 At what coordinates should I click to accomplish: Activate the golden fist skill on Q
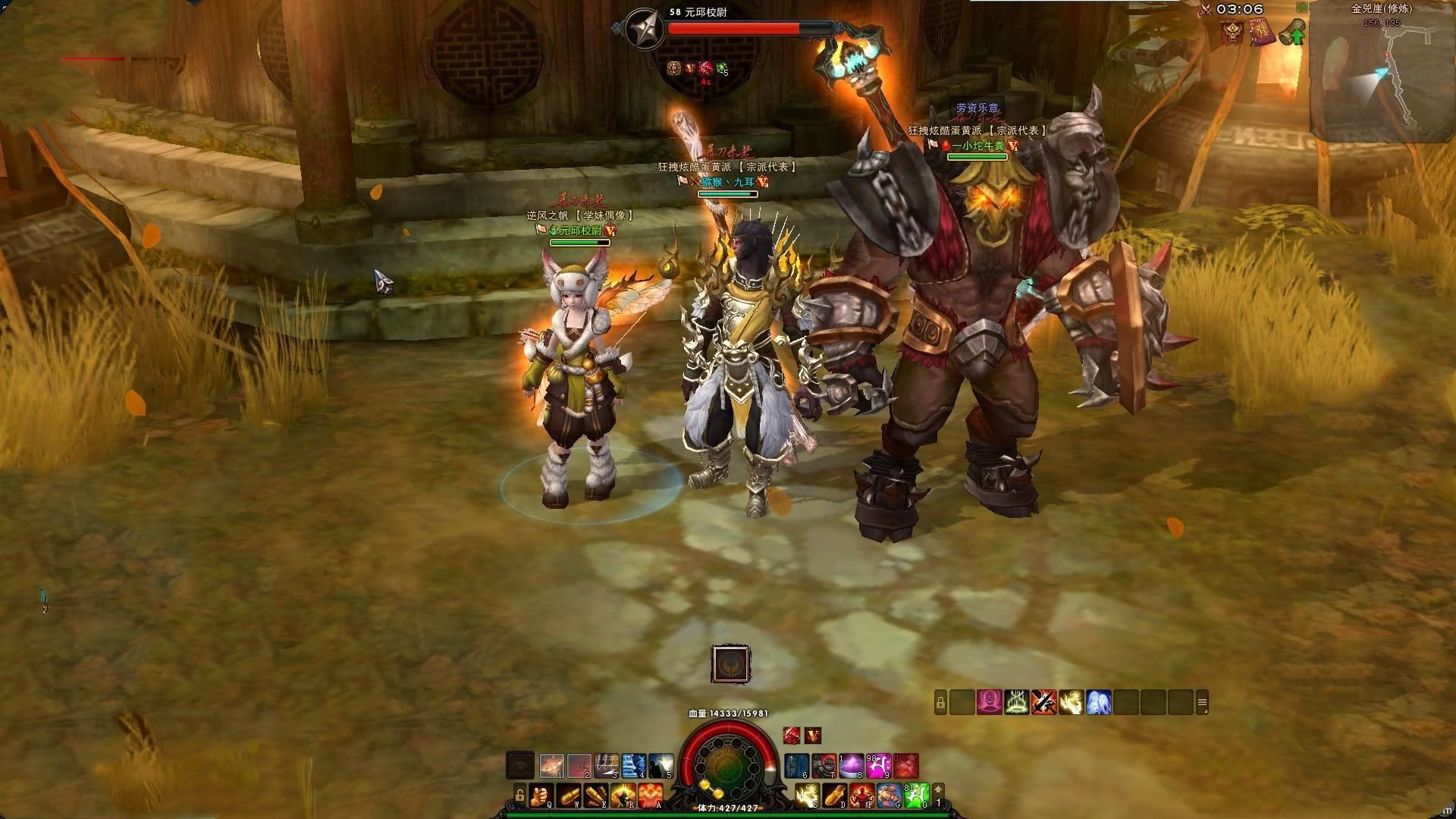[539, 795]
